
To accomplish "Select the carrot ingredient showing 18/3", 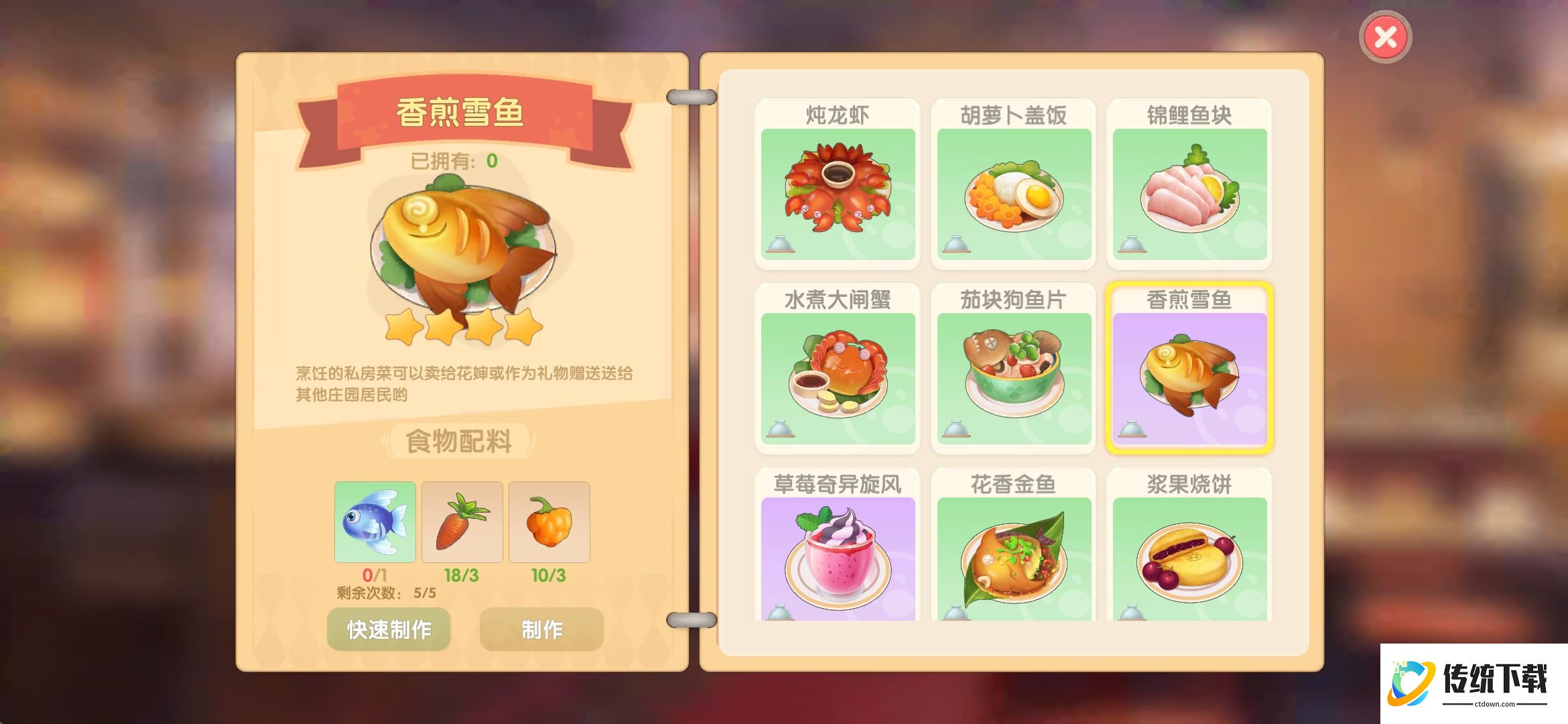I will (463, 522).
